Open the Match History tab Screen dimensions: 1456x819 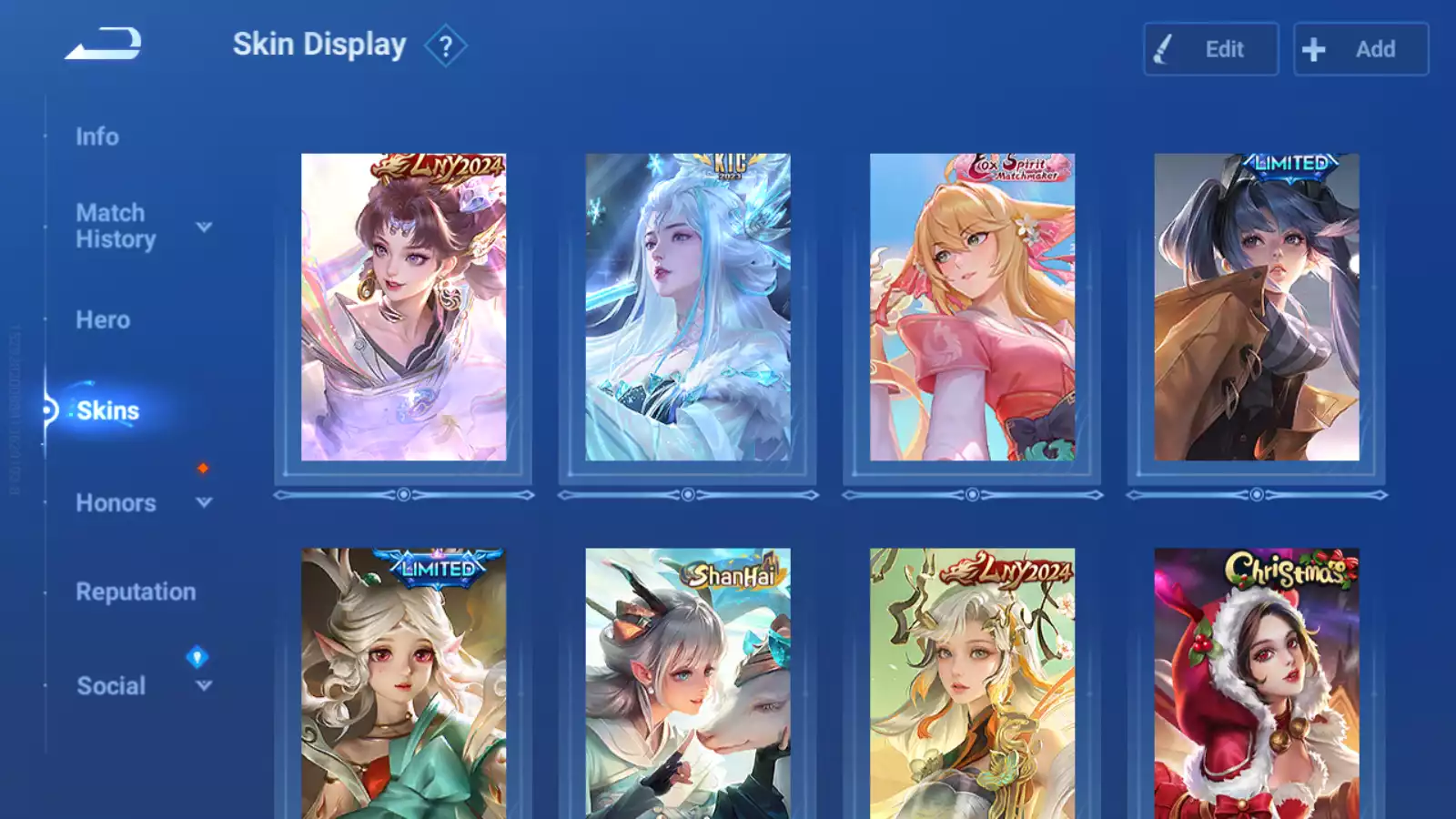[x=116, y=226]
